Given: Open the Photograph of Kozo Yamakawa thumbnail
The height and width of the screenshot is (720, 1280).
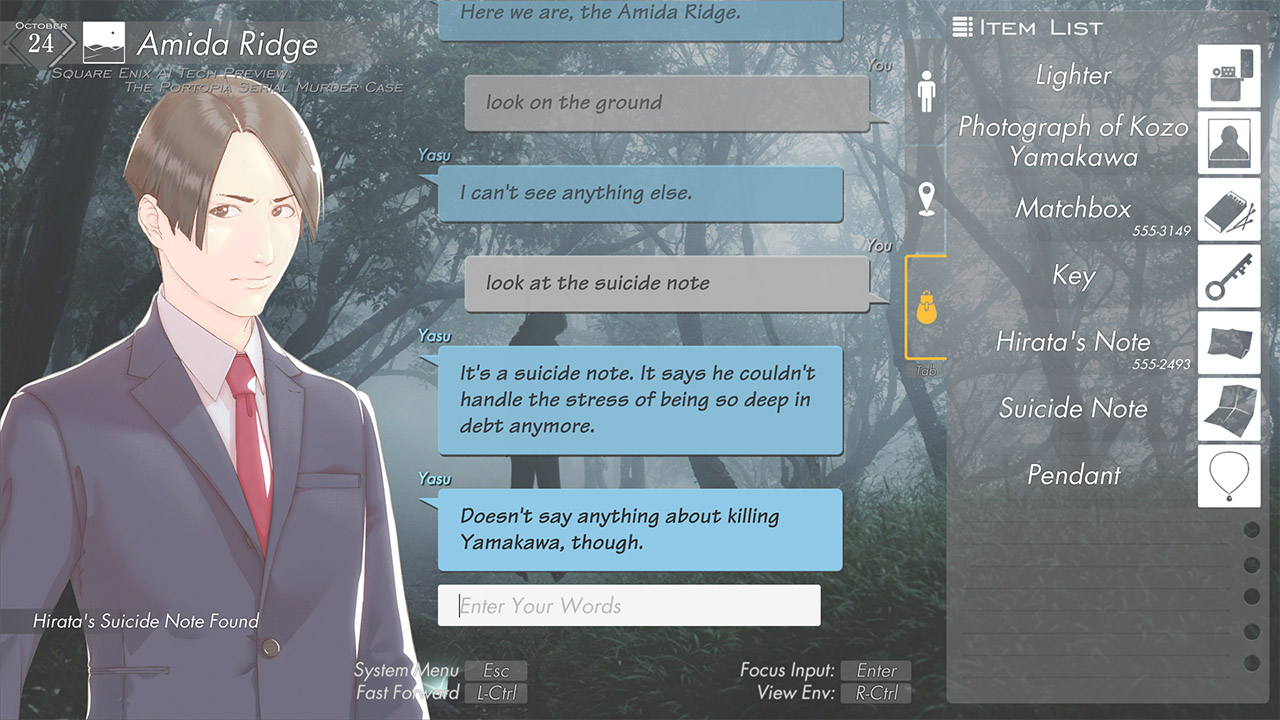Looking at the screenshot, I should (x=1228, y=143).
